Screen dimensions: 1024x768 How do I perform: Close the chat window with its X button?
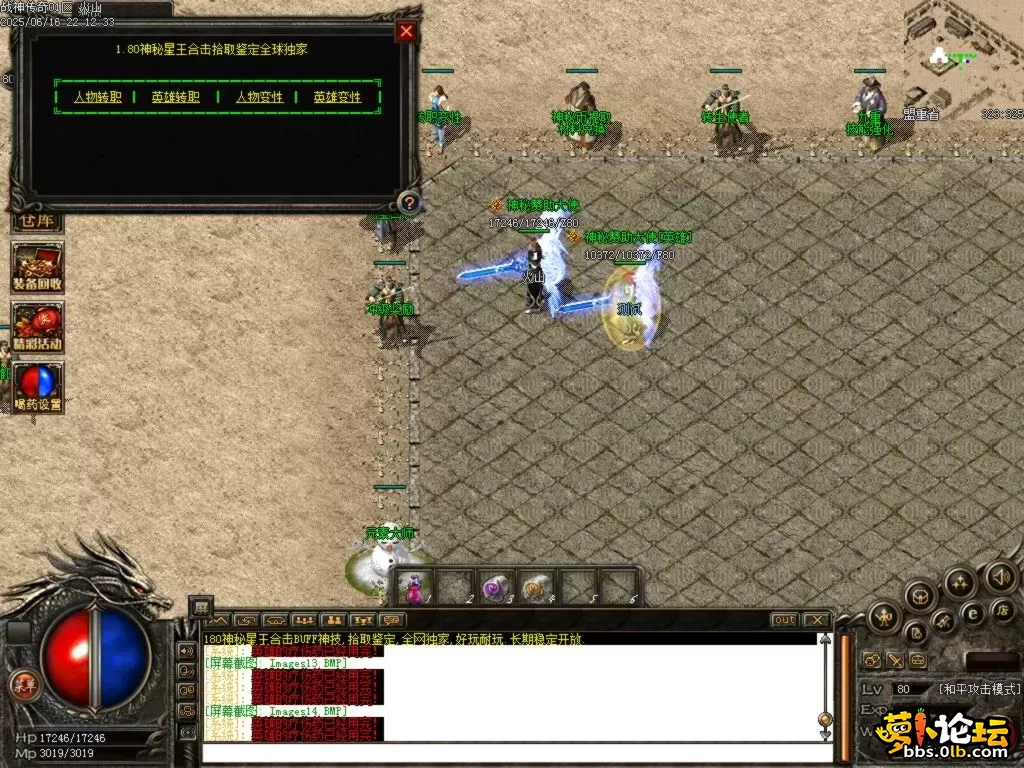(x=816, y=620)
